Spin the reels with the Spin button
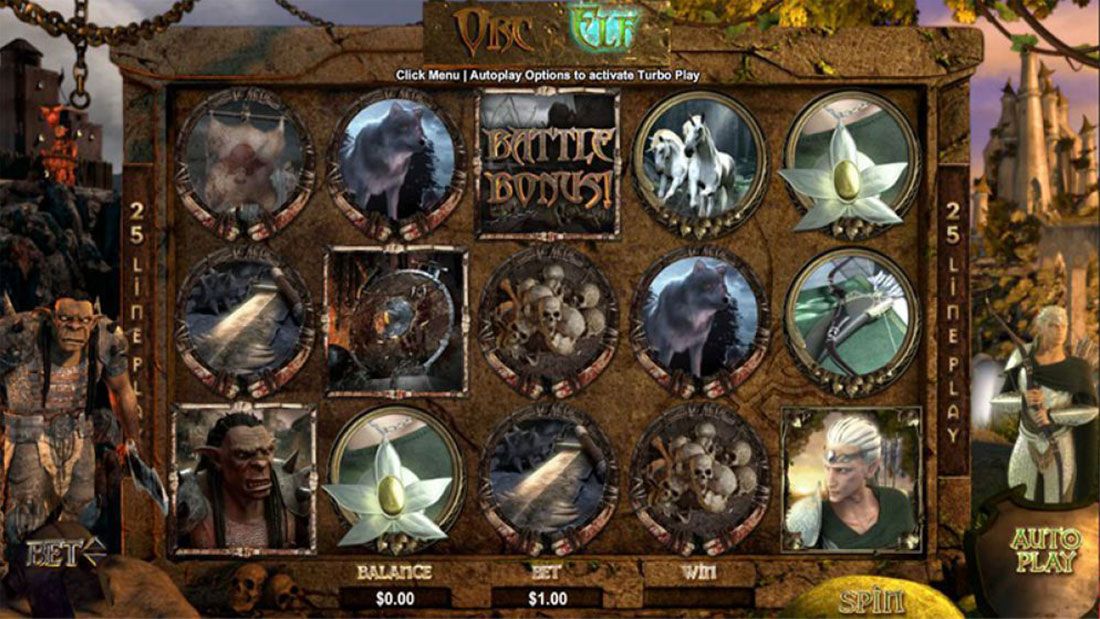The width and height of the screenshot is (1100, 619). pos(872,600)
